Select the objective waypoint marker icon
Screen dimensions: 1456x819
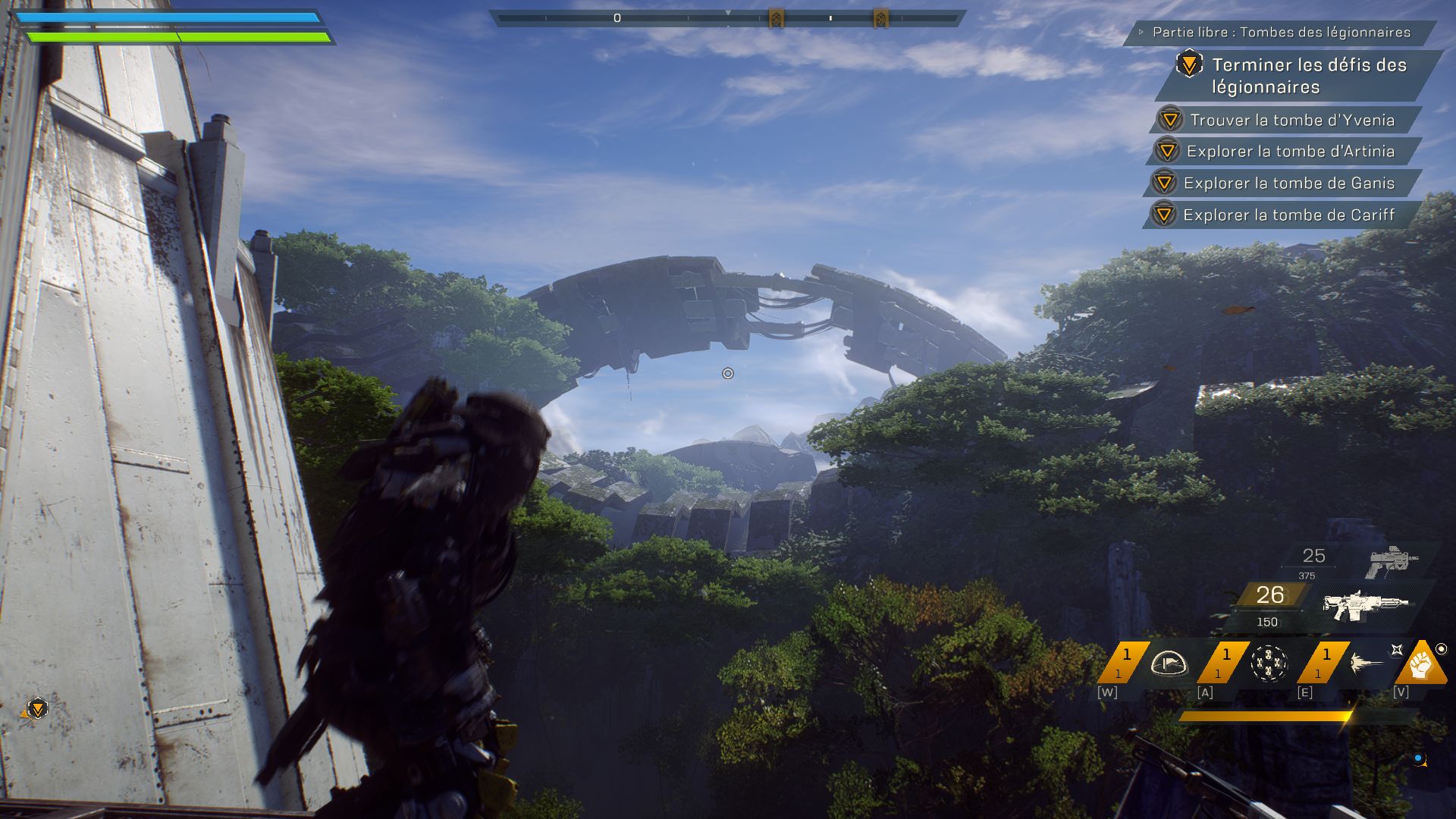click(x=36, y=708)
